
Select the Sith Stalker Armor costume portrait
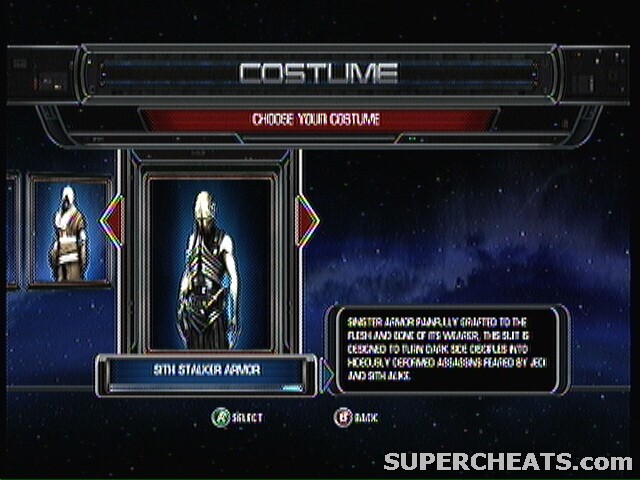pos(209,262)
